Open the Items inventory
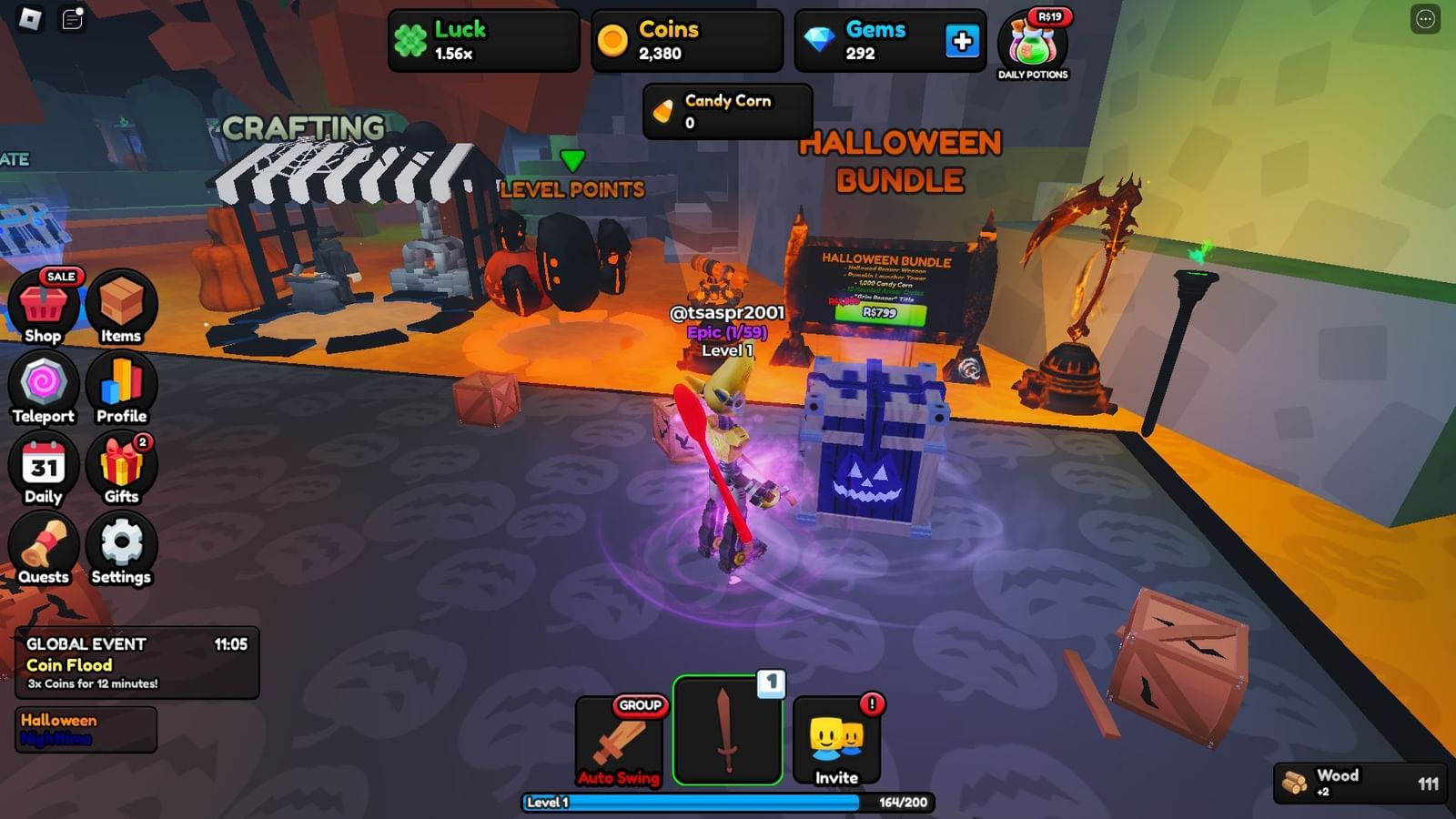Viewport: 1456px width, 819px height. click(121, 304)
